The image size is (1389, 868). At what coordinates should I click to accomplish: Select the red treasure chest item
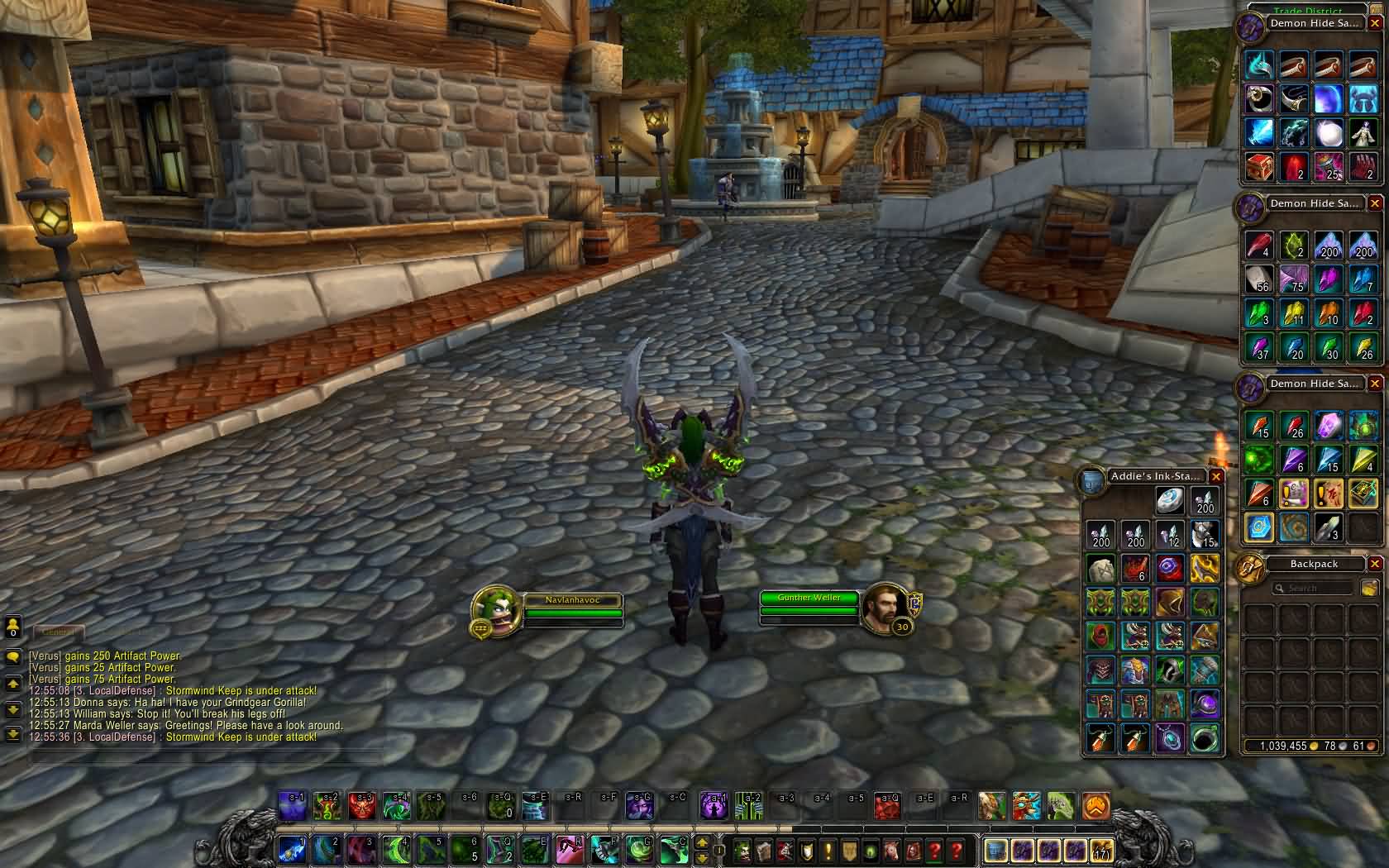(1259, 167)
